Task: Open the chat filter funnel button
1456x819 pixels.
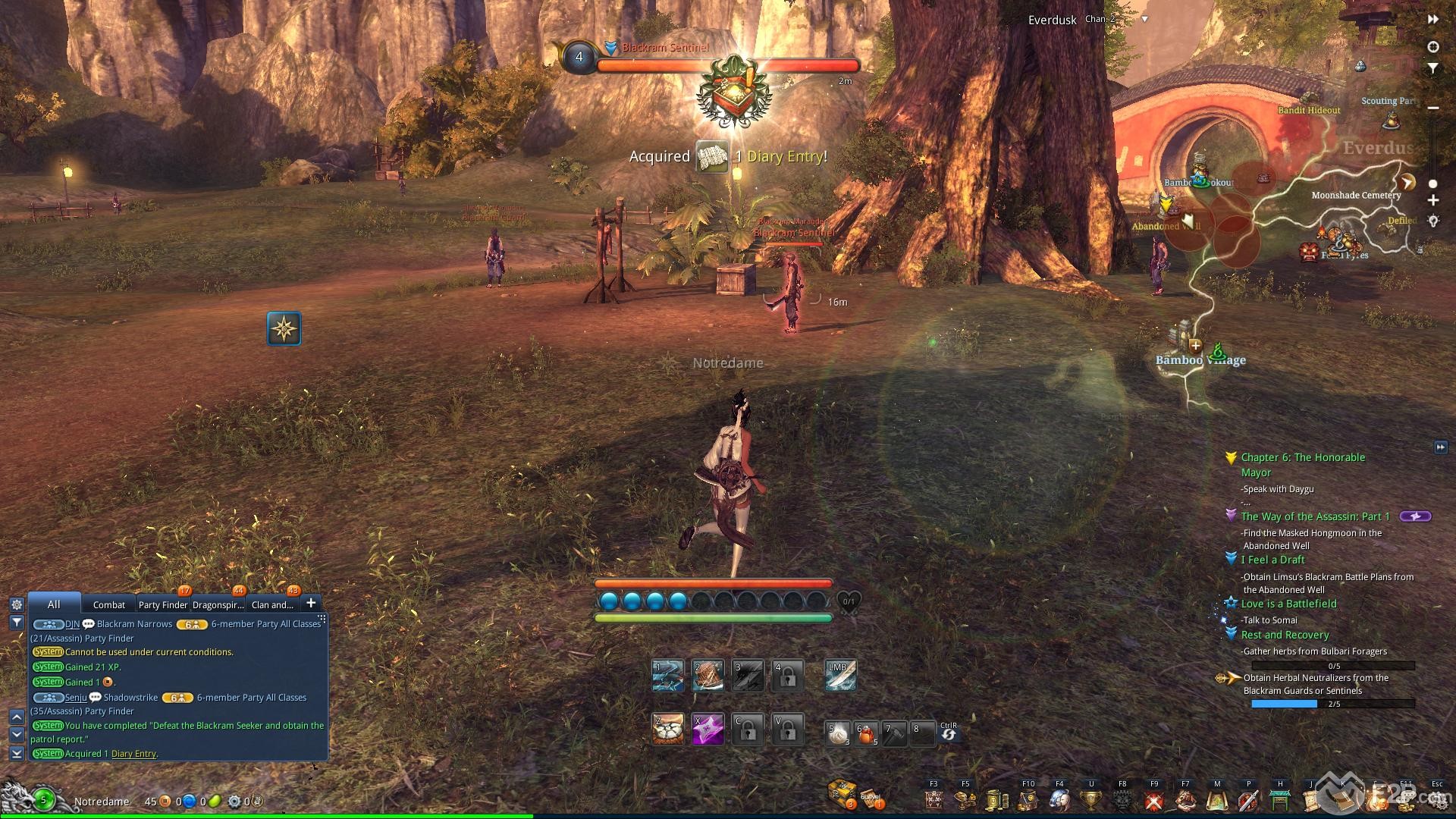Action: point(16,622)
